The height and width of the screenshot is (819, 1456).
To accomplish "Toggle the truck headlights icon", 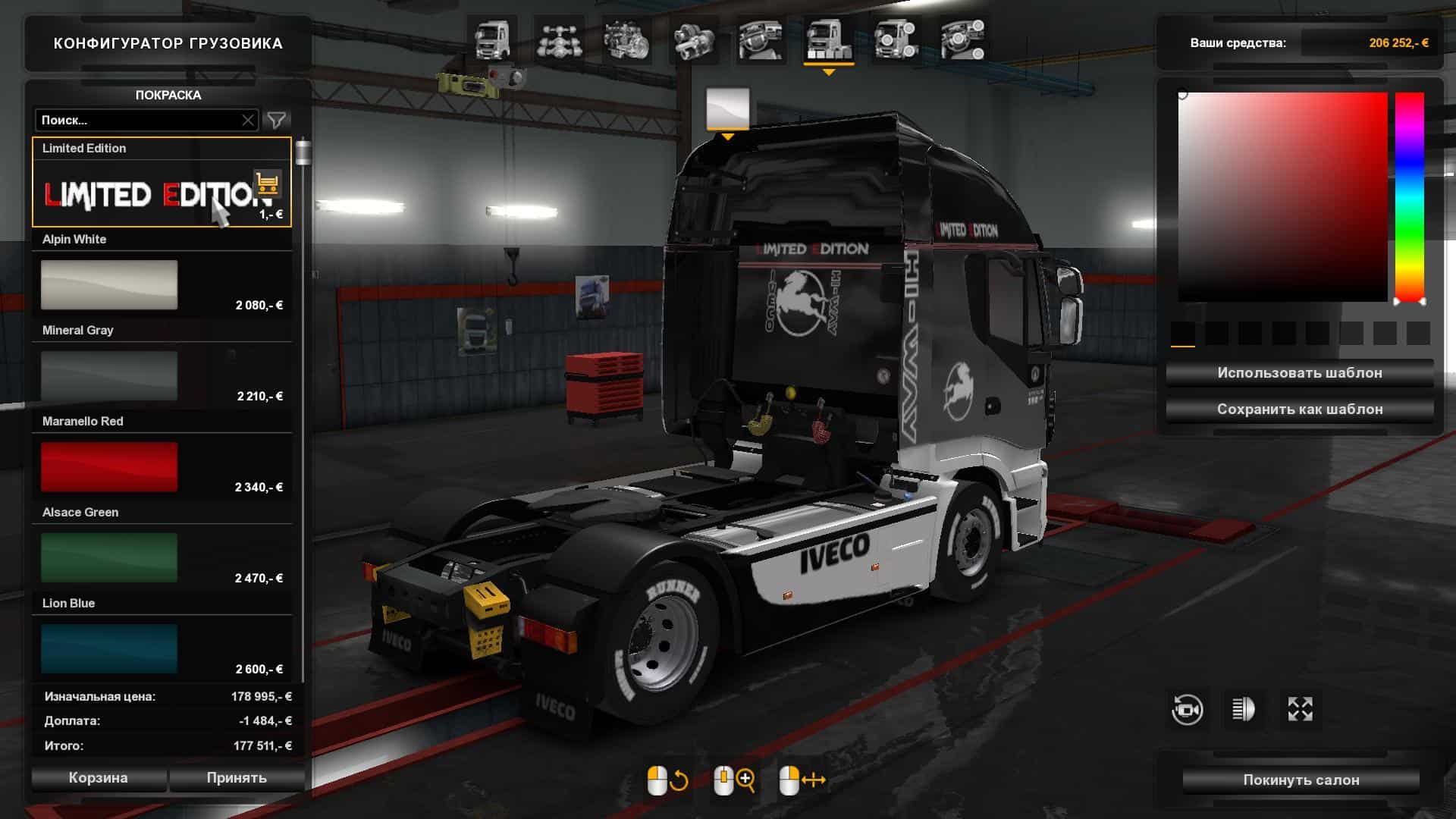I will pos(1244,710).
